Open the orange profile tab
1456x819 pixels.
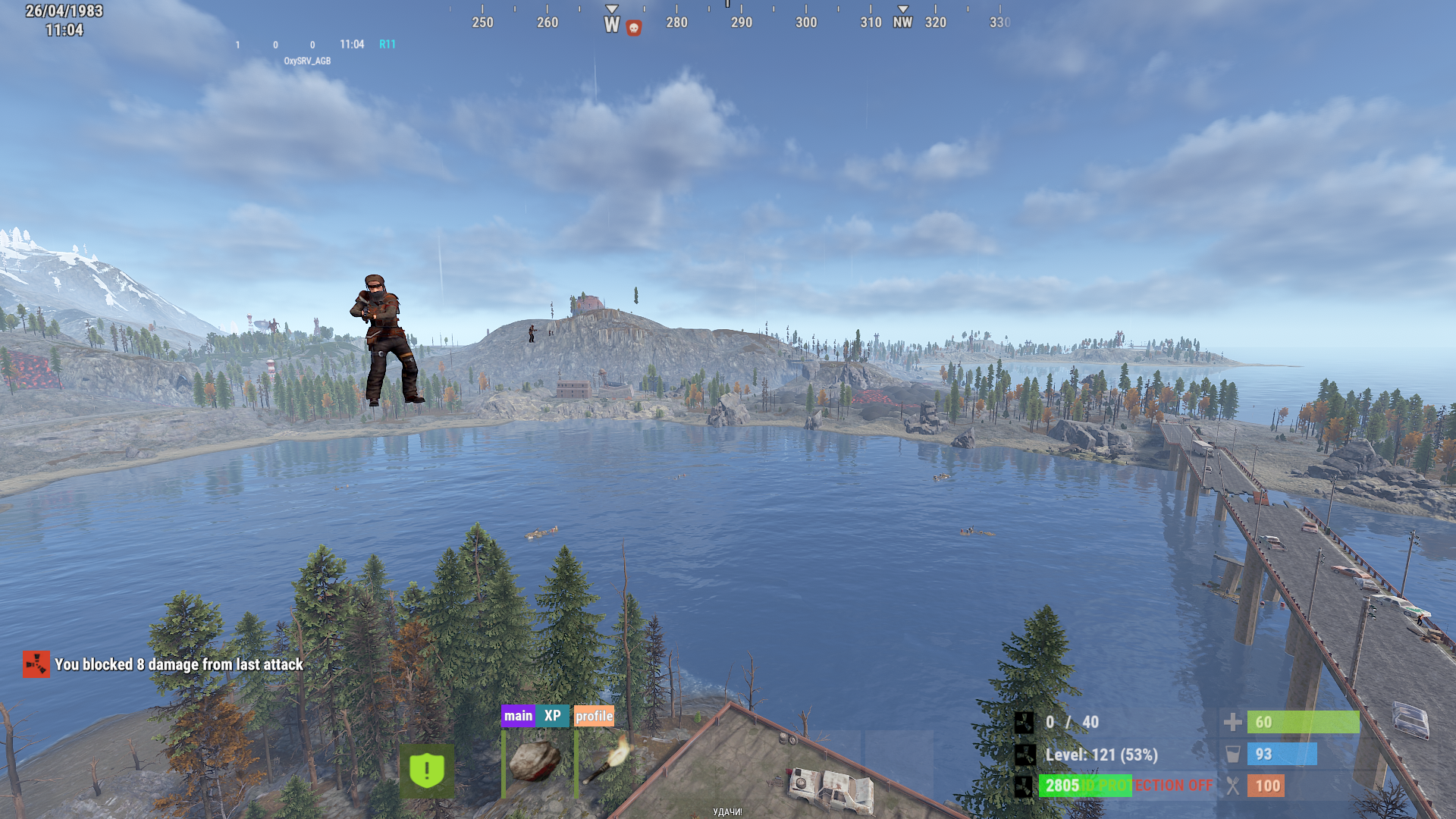pos(594,716)
